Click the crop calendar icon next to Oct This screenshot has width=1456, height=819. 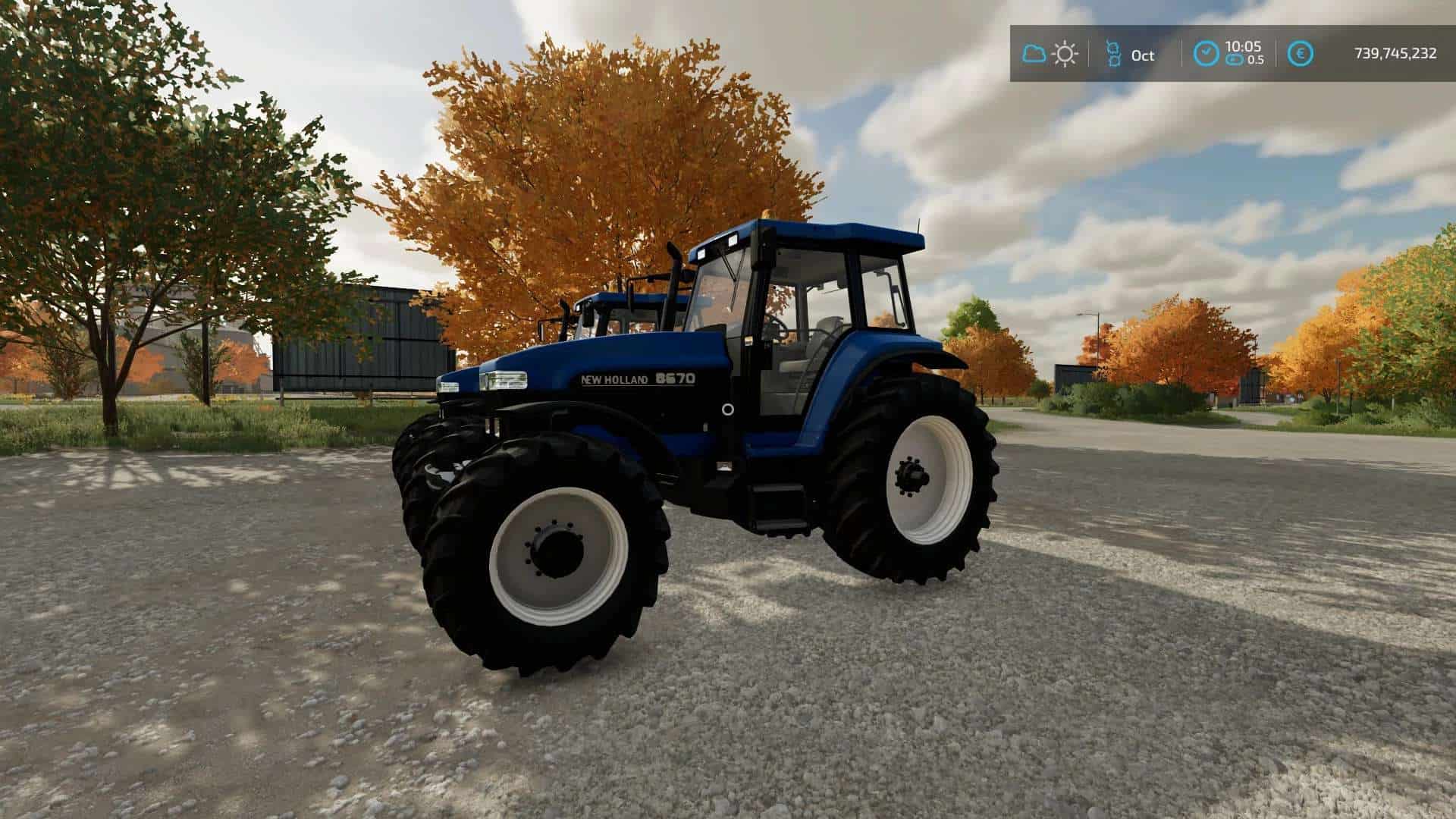(x=1113, y=54)
